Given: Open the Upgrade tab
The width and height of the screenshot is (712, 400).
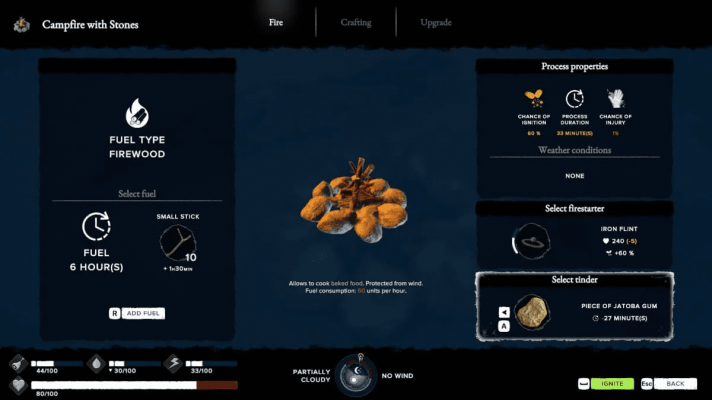Looking at the screenshot, I should (x=436, y=22).
